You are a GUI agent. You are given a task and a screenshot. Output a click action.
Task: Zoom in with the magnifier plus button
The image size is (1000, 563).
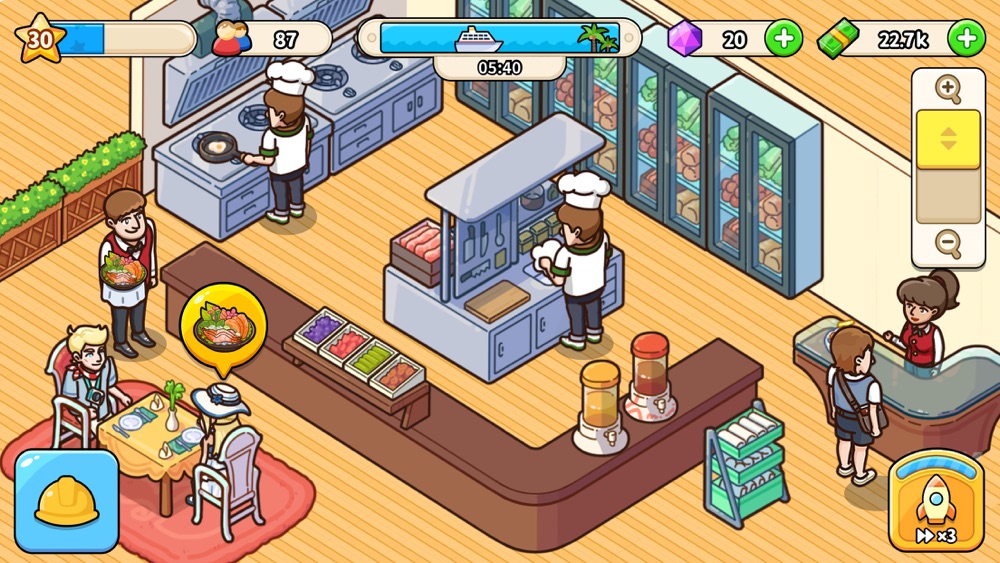pyautogui.click(x=947, y=89)
